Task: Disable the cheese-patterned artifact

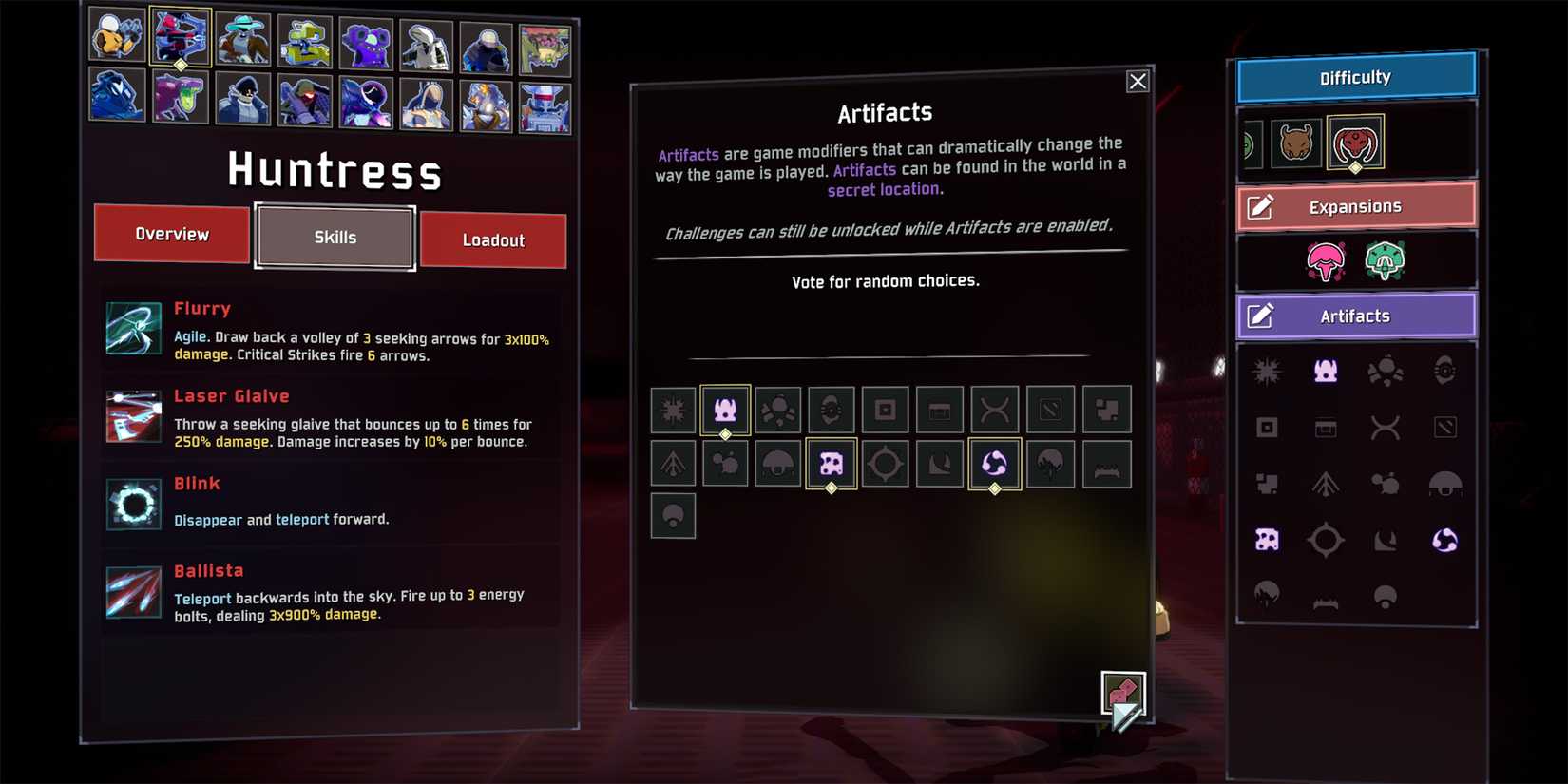Action: (830, 464)
